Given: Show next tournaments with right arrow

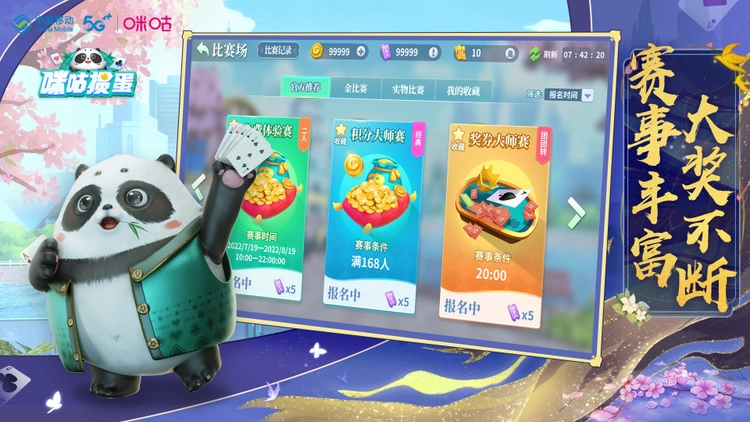Looking at the screenshot, I should [575, 209].
